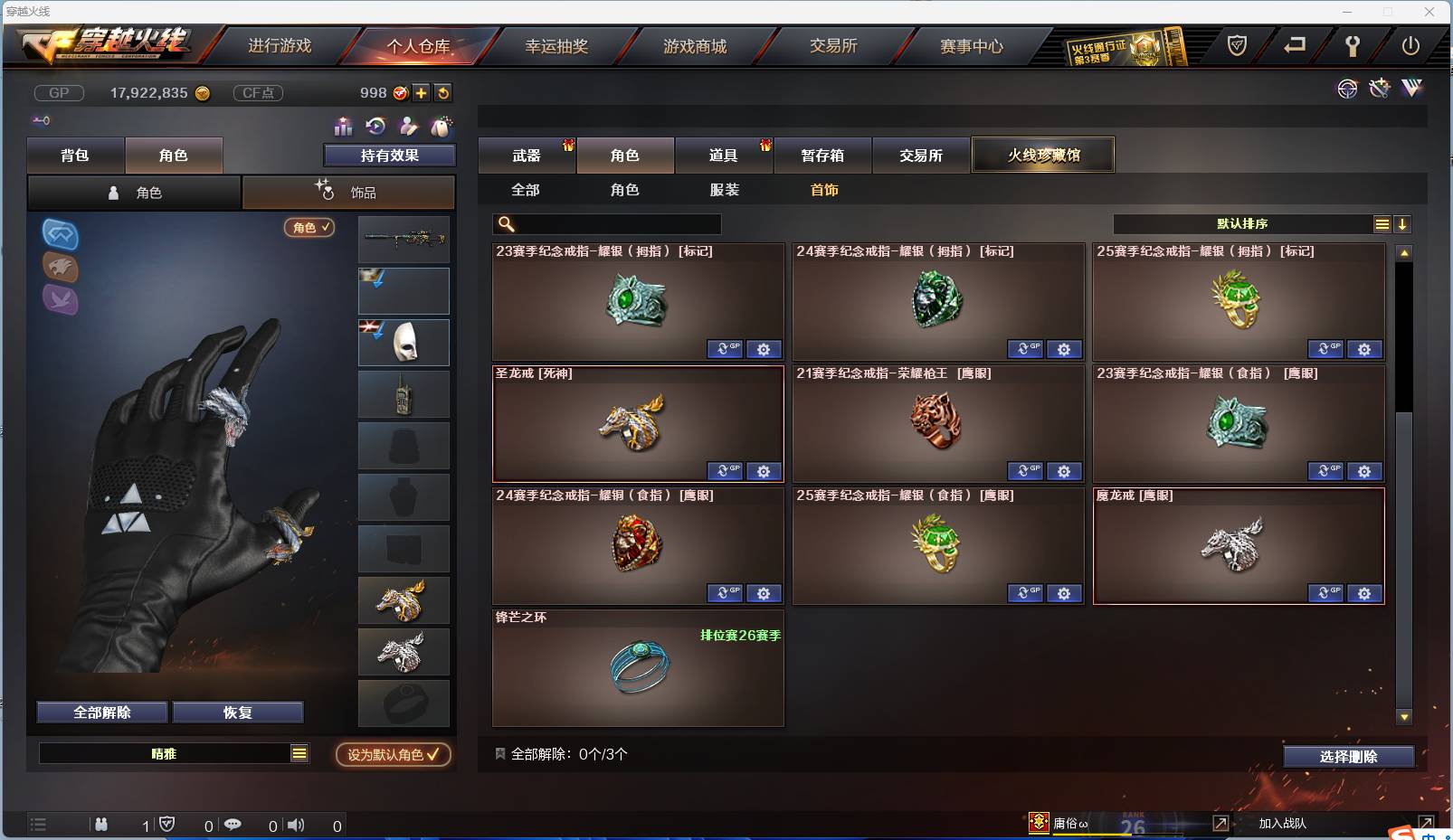The image size is (1453, 840).
Task: Open the friends list icon in bottom bar
Action: click(101, 825)
